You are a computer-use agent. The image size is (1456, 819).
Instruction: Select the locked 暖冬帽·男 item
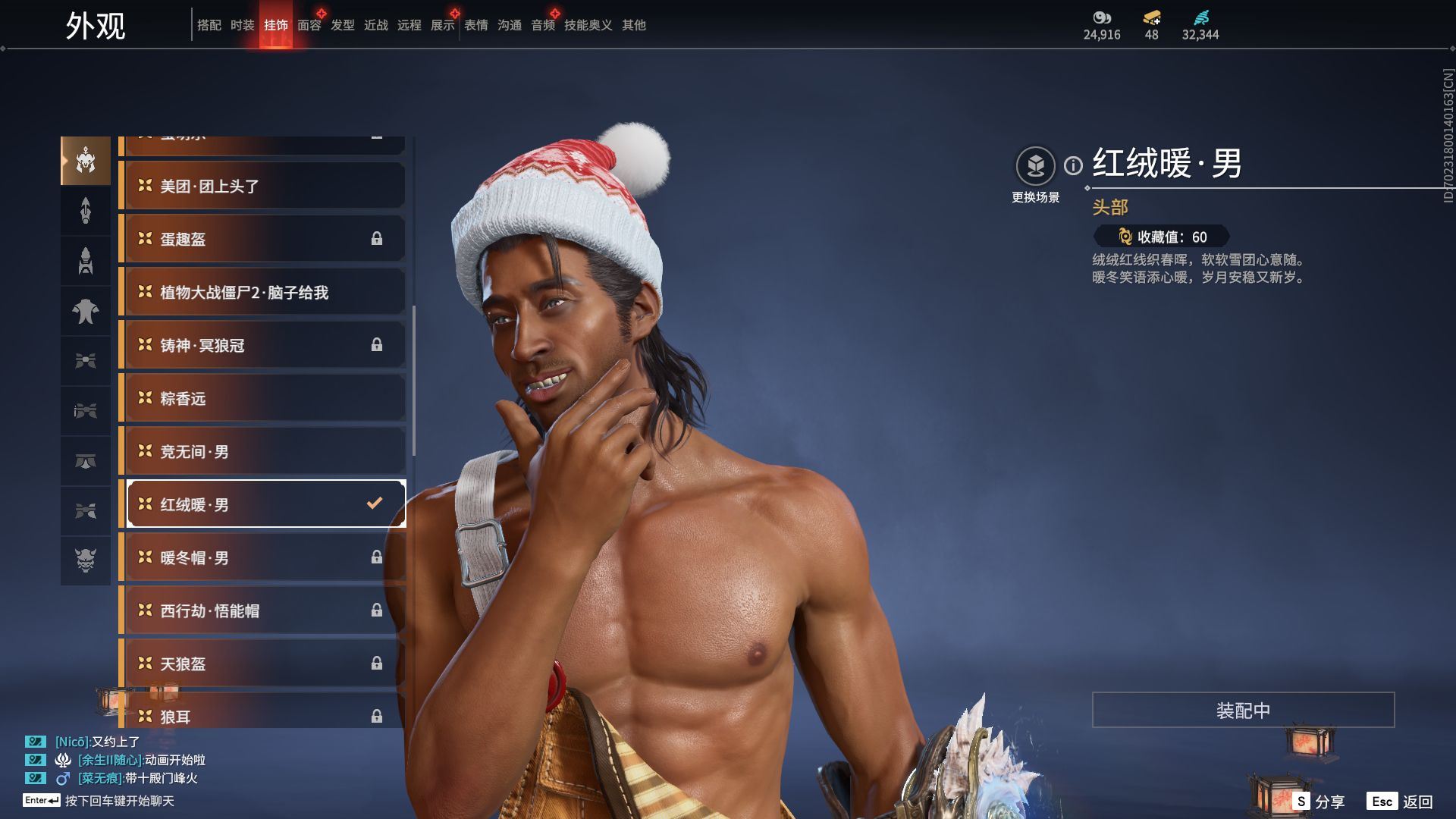[262, 557]
